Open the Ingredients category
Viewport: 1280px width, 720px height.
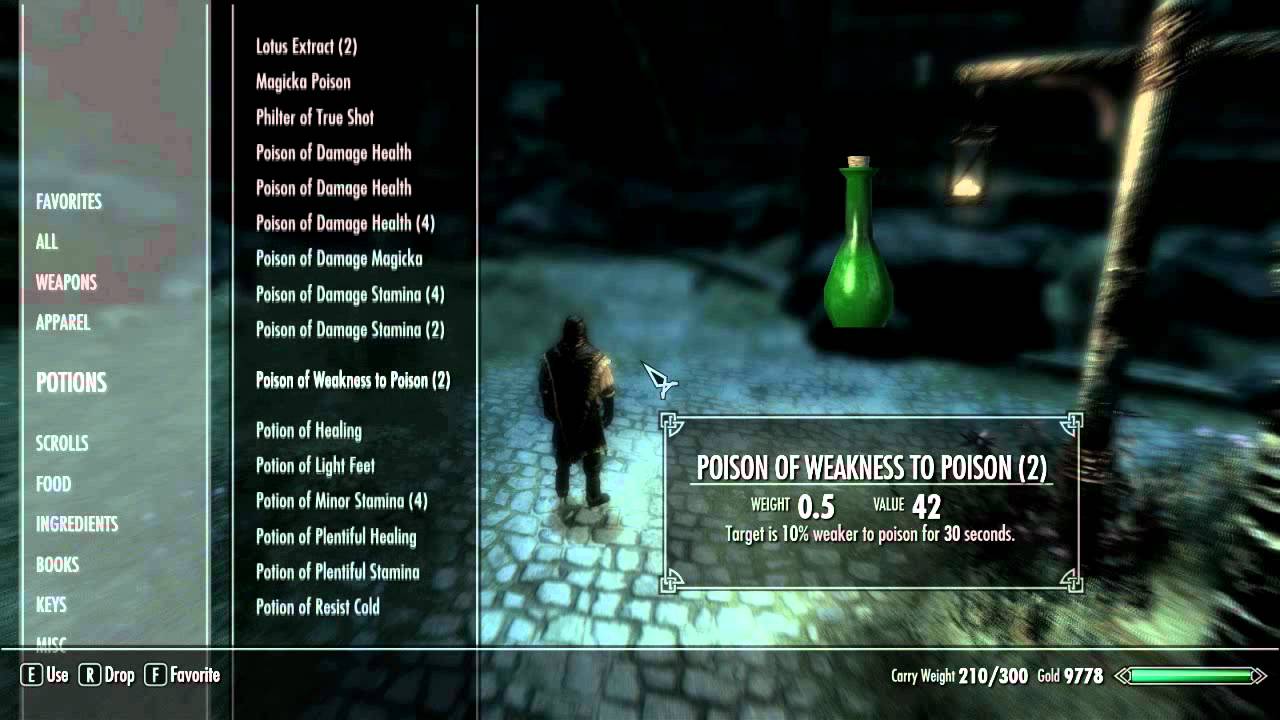coord(77,524)
